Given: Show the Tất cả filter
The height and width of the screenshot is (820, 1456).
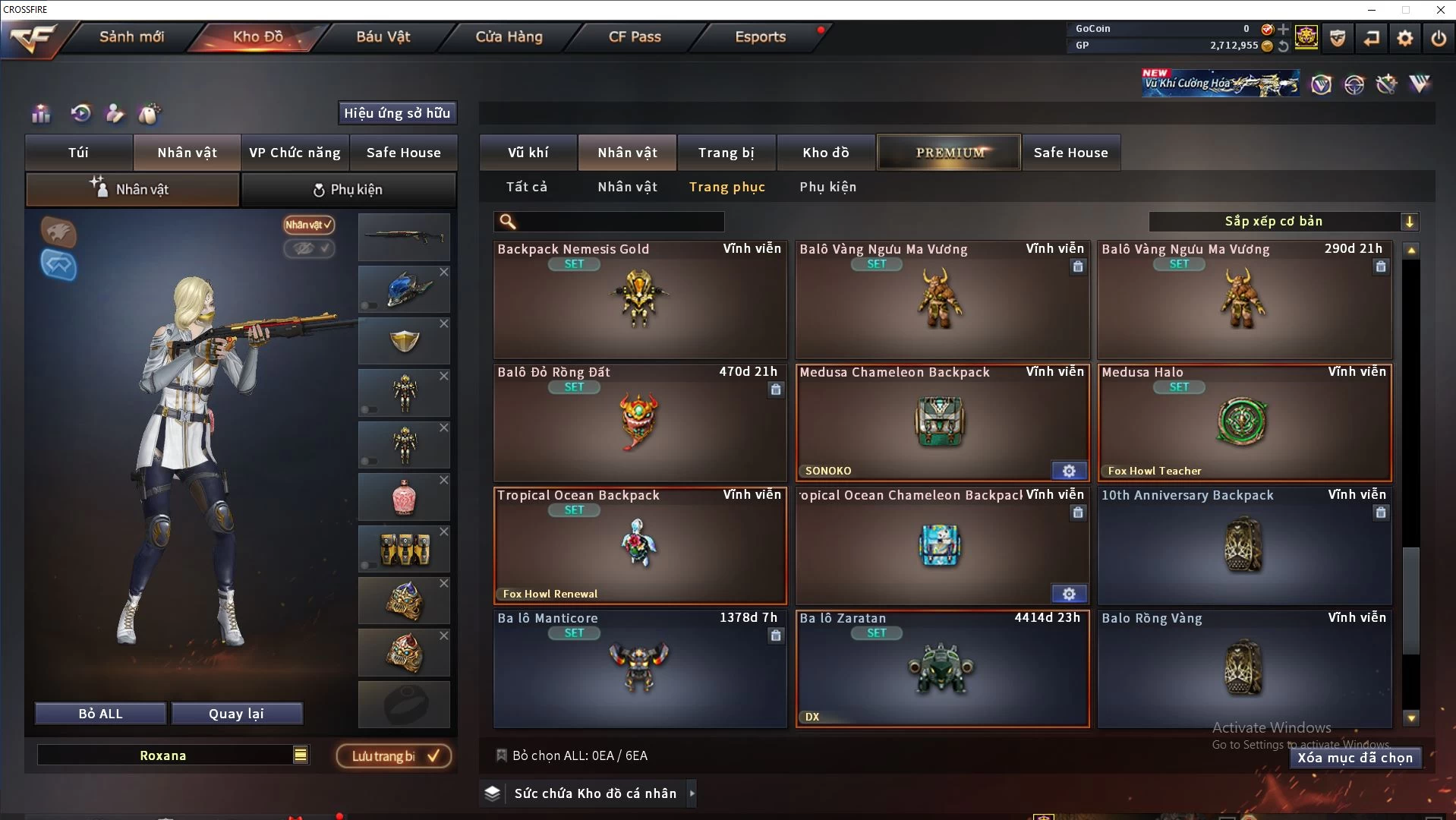Looking at the screenshot, I should [x=526, y=187].
